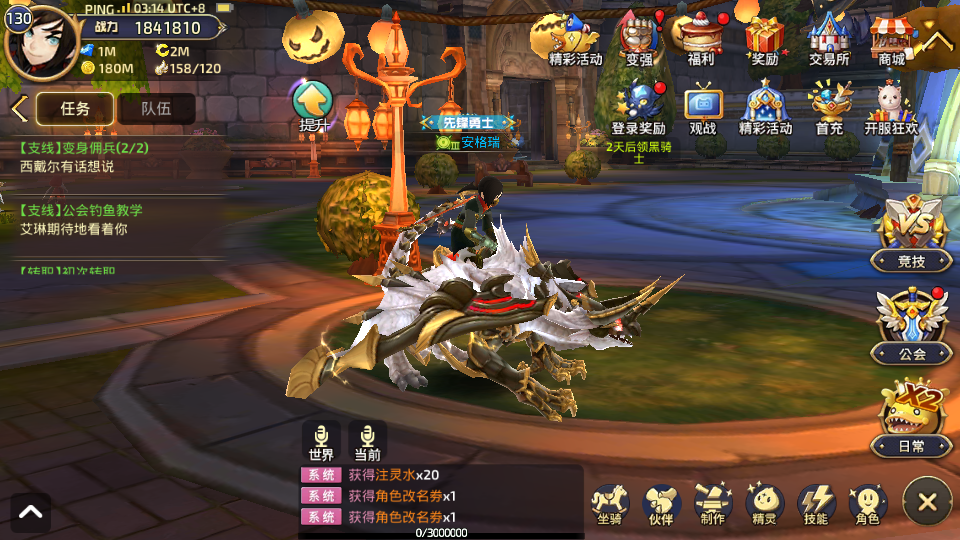Tap the 提升 upgrade arrow icon
This screenshot has height=540, width=960.
(313, 105)
